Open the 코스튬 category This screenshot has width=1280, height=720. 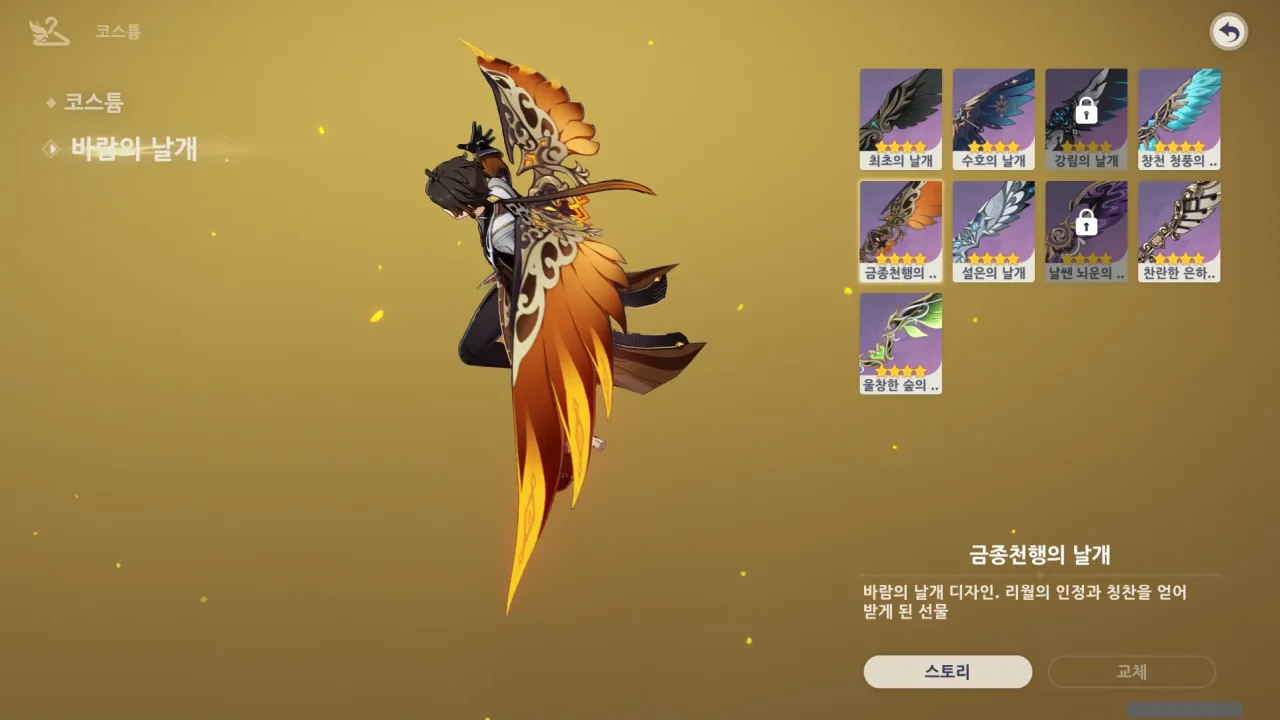[x=93, y=102]
